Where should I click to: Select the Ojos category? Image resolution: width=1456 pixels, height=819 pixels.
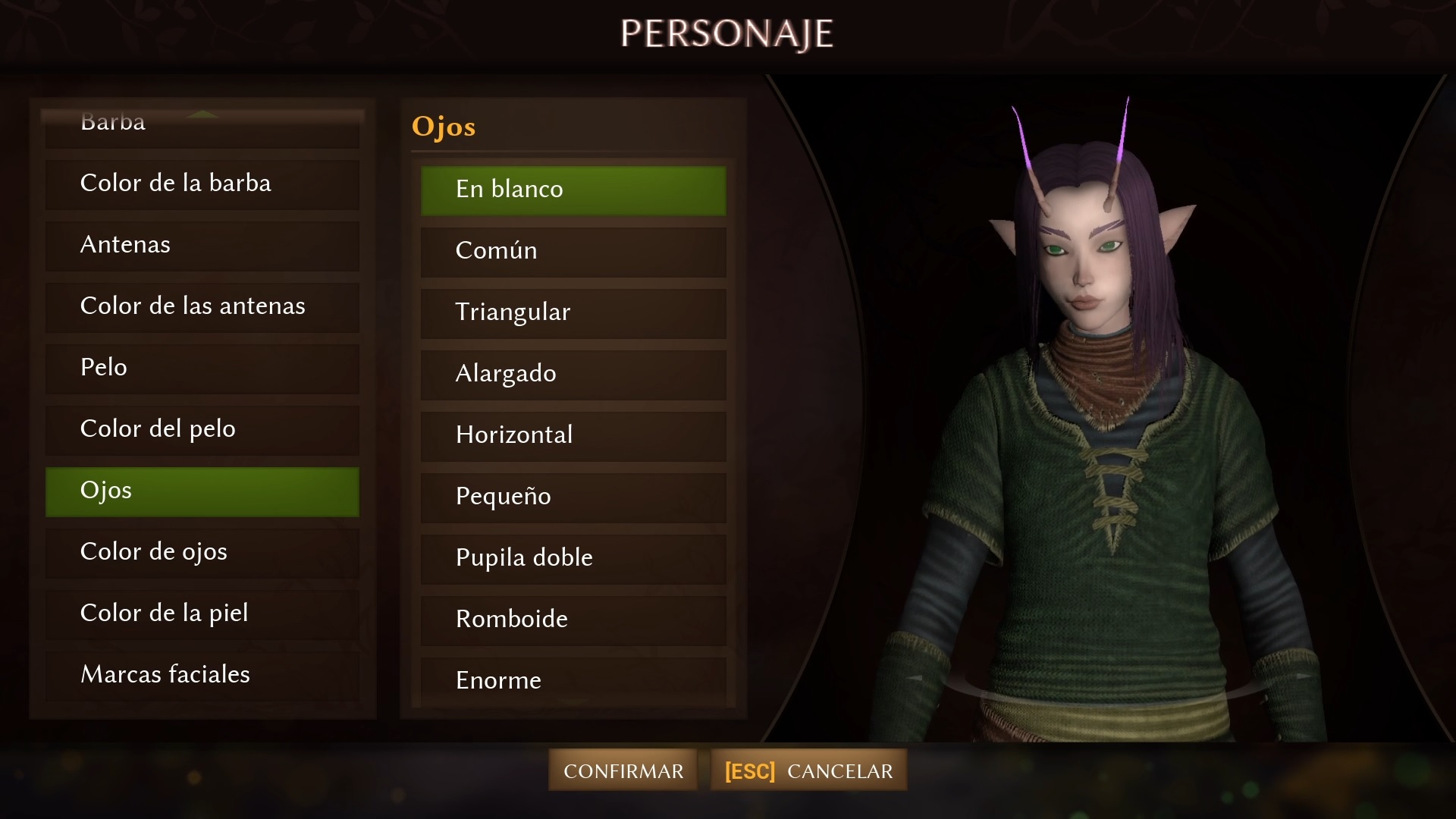pos(202,491)
